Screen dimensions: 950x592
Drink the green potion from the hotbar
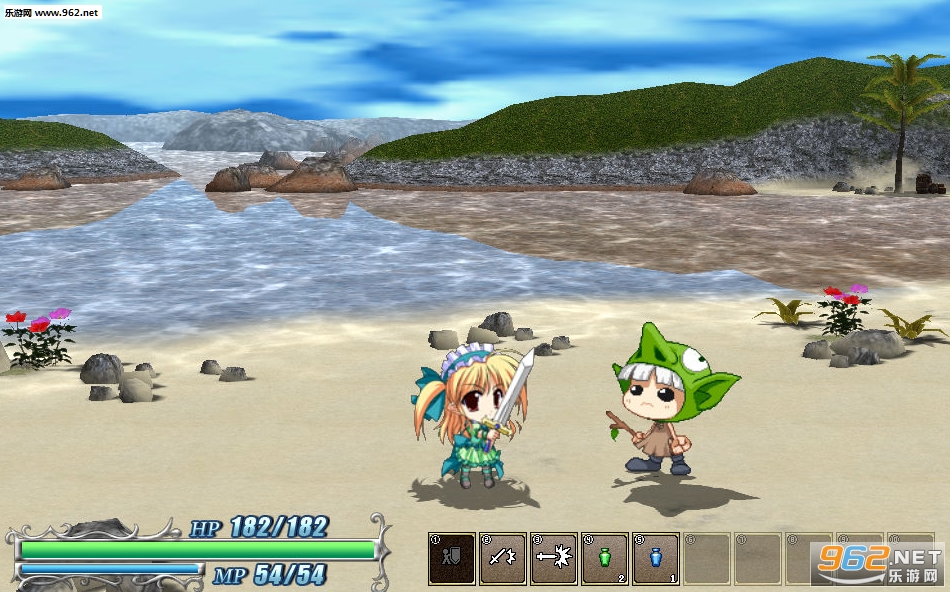pyautogui.click(x=605, y=558)
